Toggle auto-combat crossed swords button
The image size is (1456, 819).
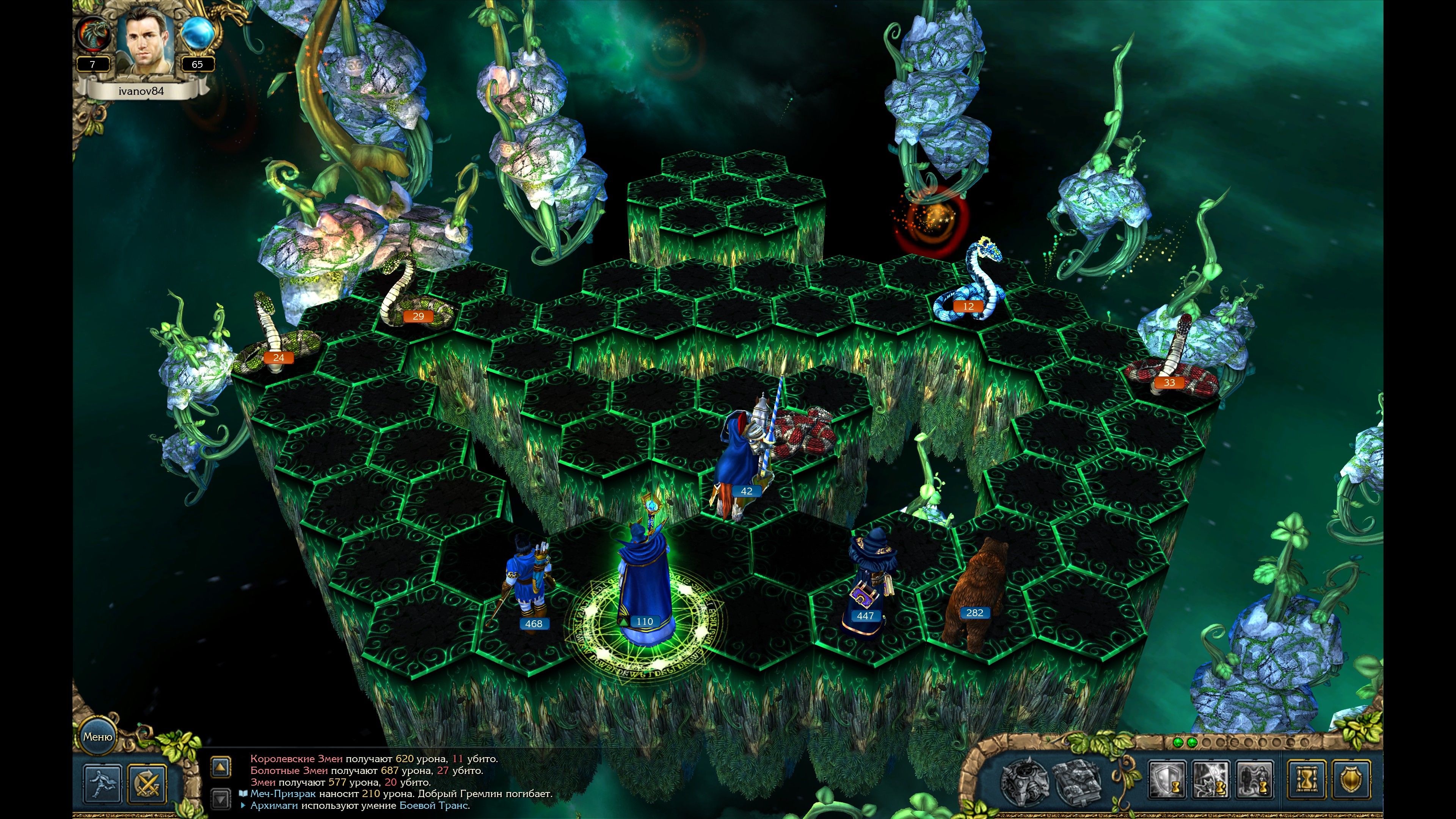point(147,783)
